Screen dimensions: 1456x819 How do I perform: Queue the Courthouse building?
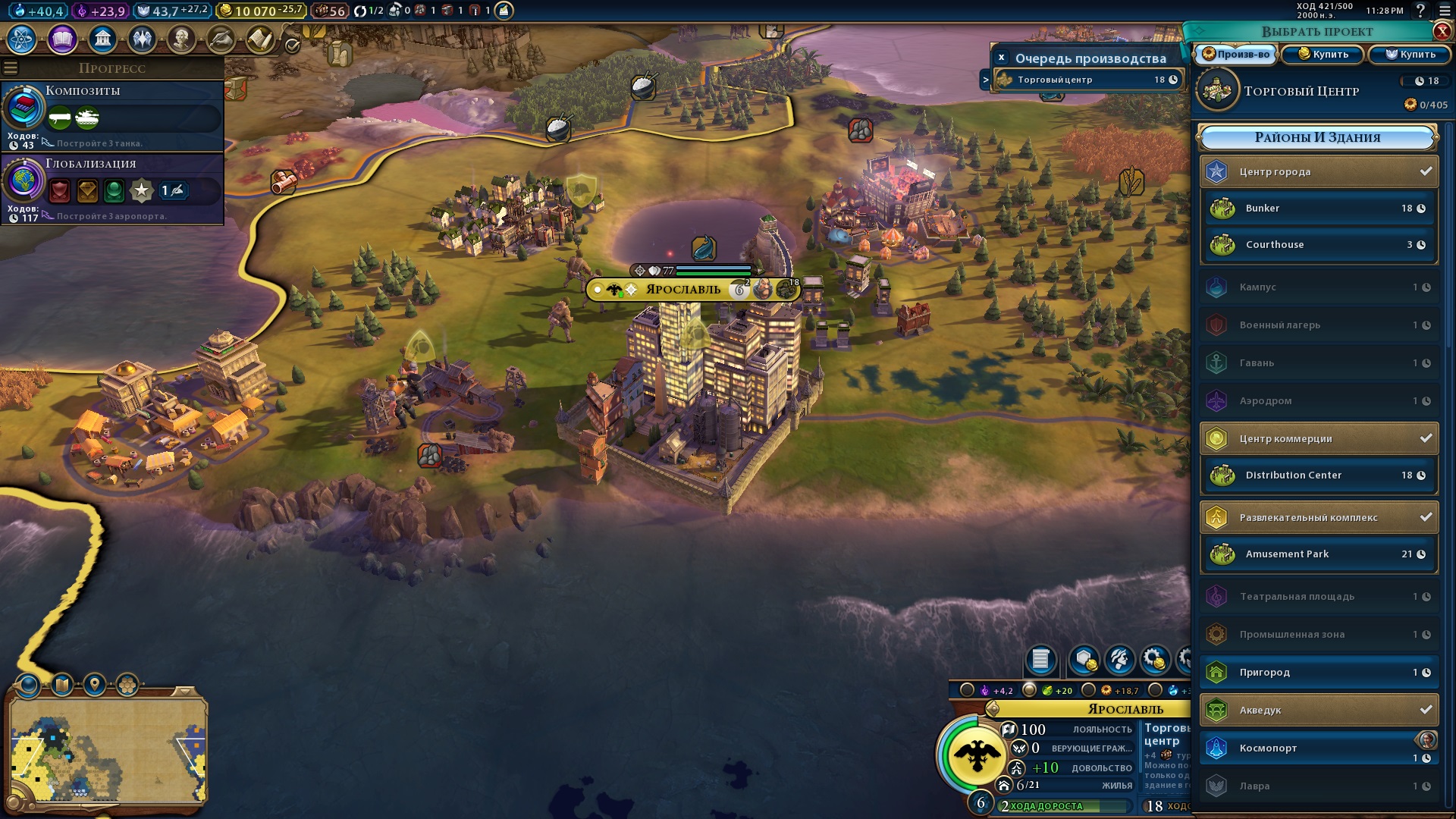pos(1319,244)
